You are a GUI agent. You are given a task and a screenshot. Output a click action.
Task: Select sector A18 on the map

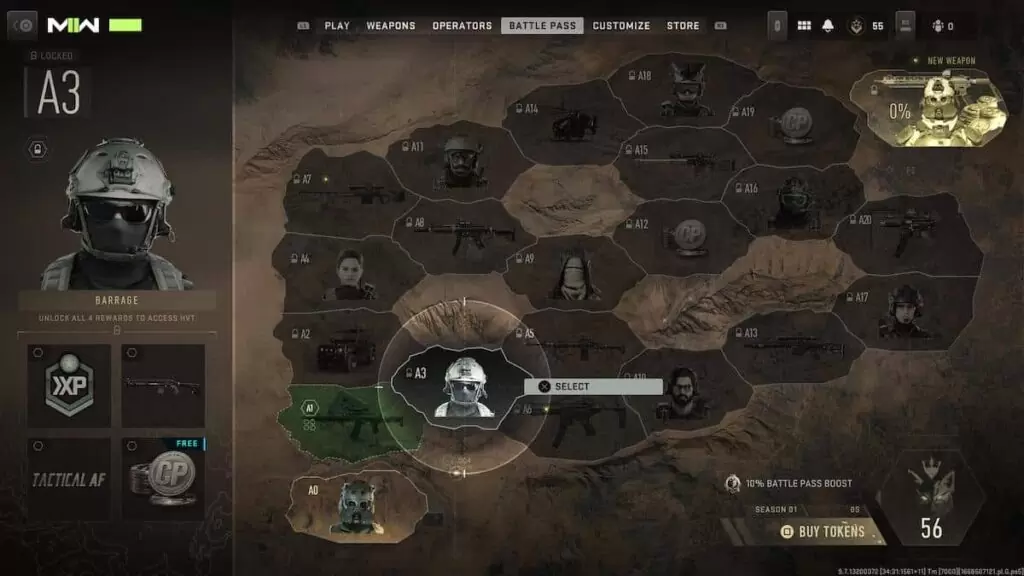[x=682, y=87]
